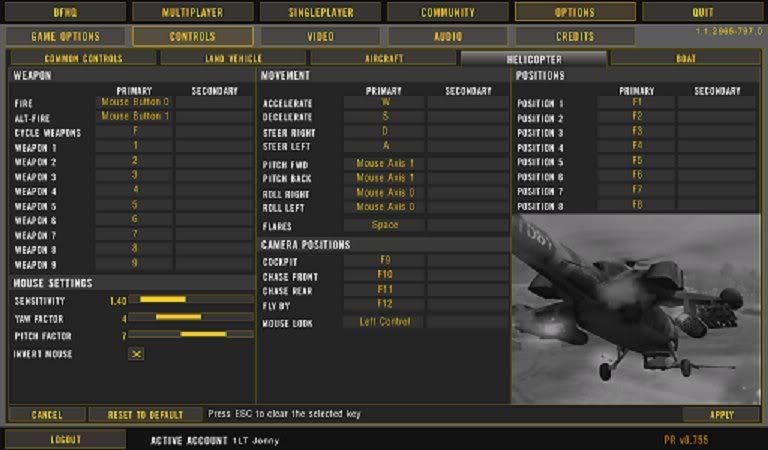Open the BFHQ menu
The height and width of the screenshot is (450, 768).
tap(64, 13)
